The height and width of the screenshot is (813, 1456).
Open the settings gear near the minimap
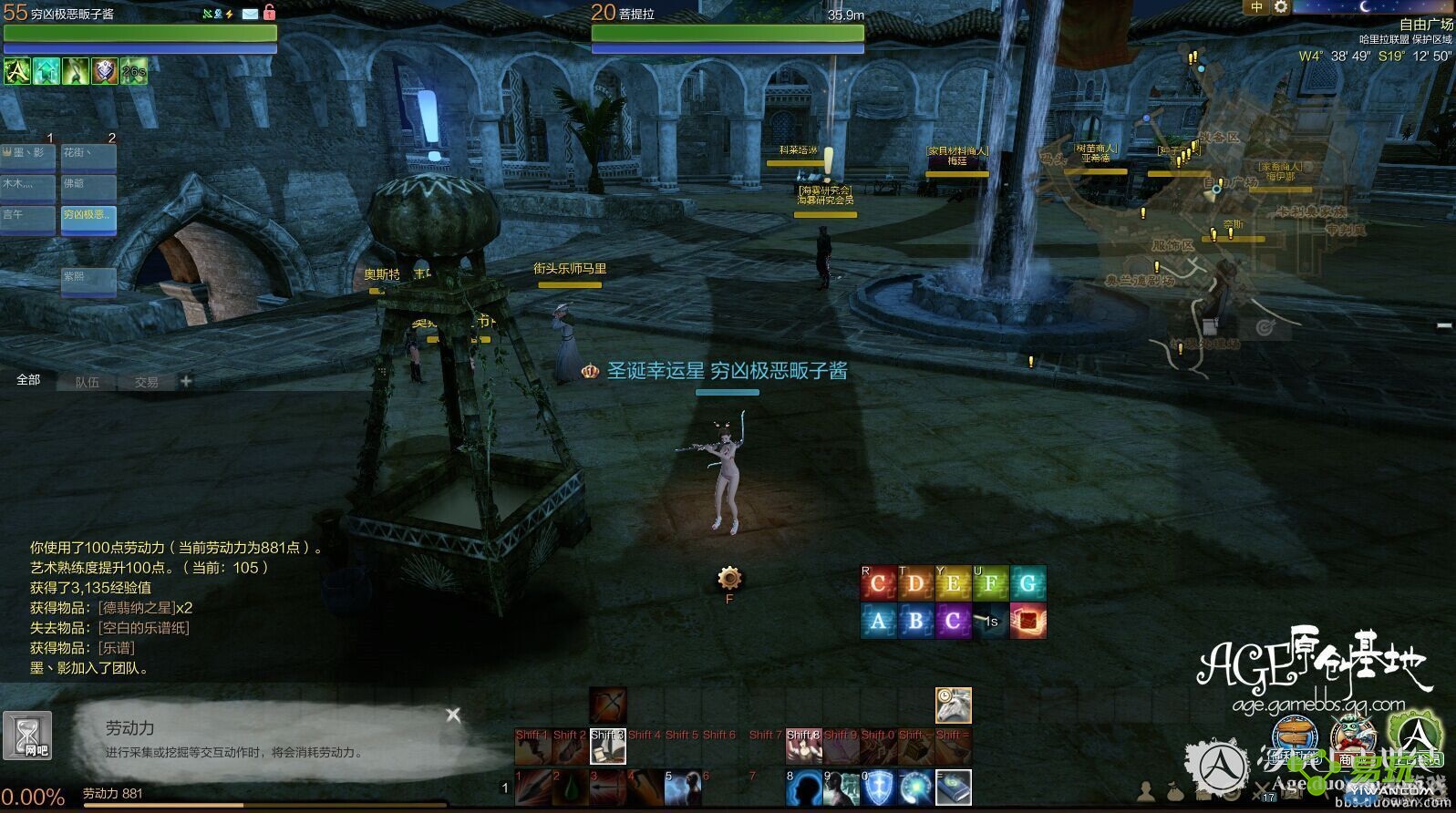coord(1281,7)
